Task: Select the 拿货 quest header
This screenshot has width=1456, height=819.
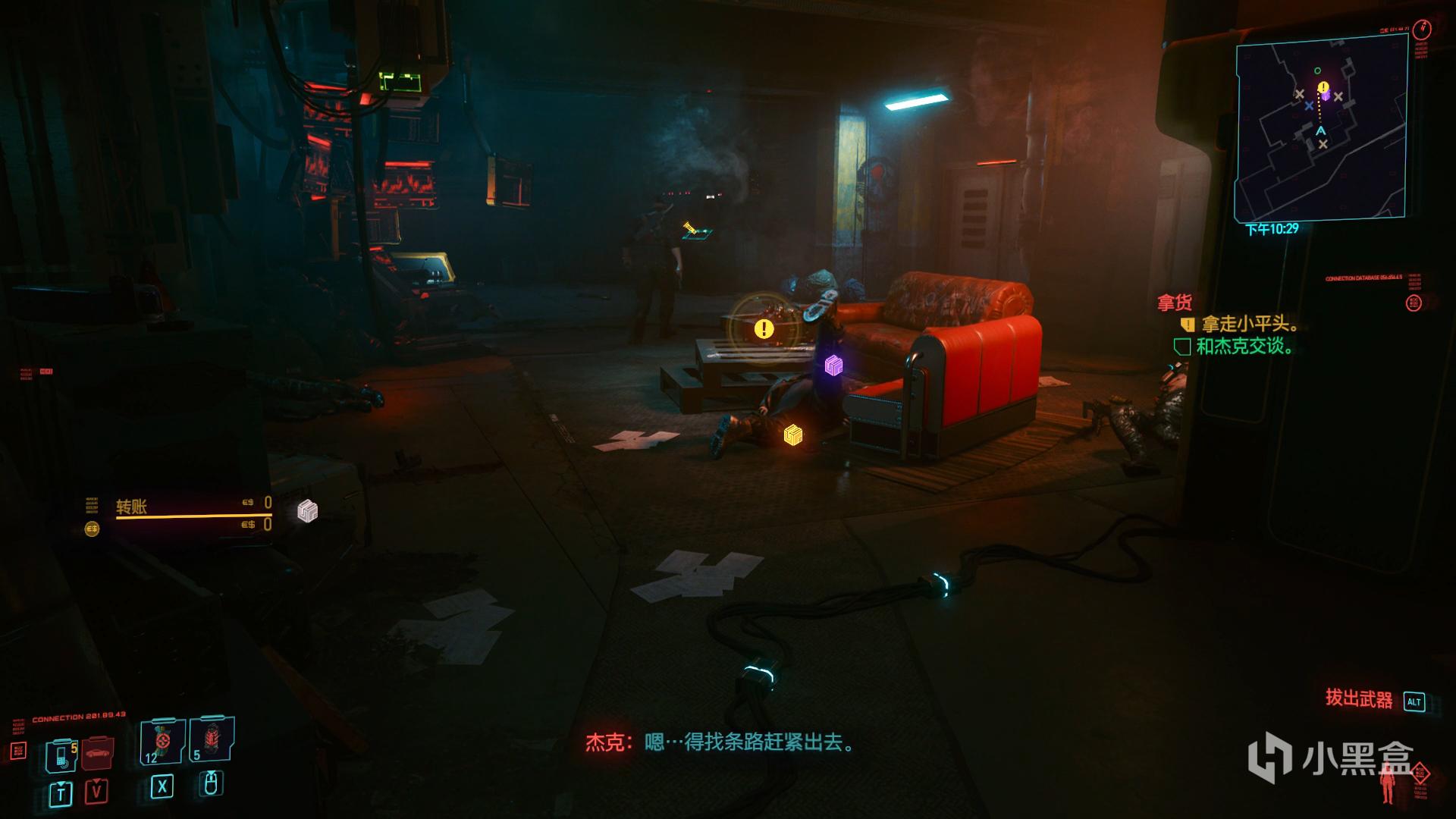Action: tap(1175, 302)
